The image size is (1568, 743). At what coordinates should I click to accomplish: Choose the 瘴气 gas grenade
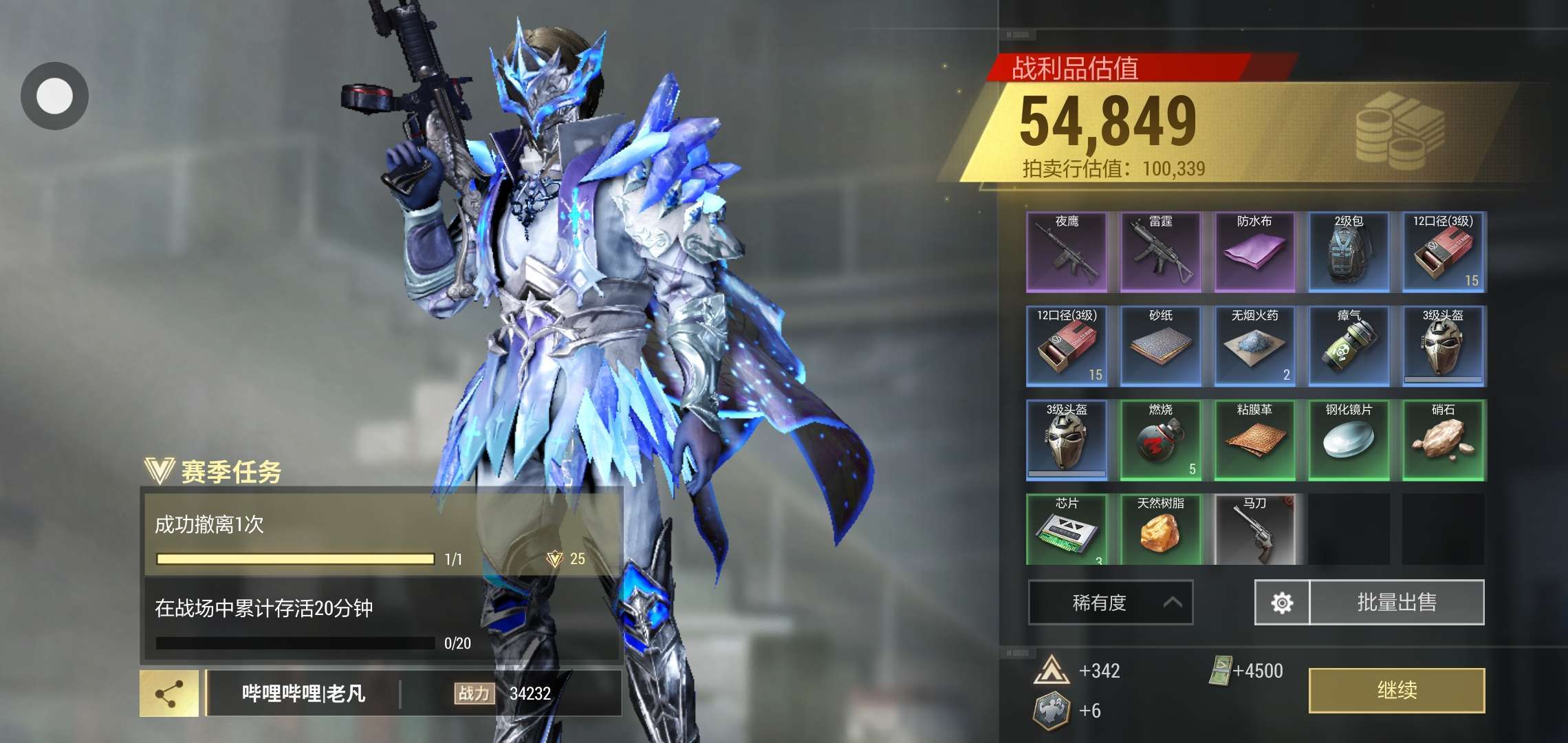point(1349,346)
